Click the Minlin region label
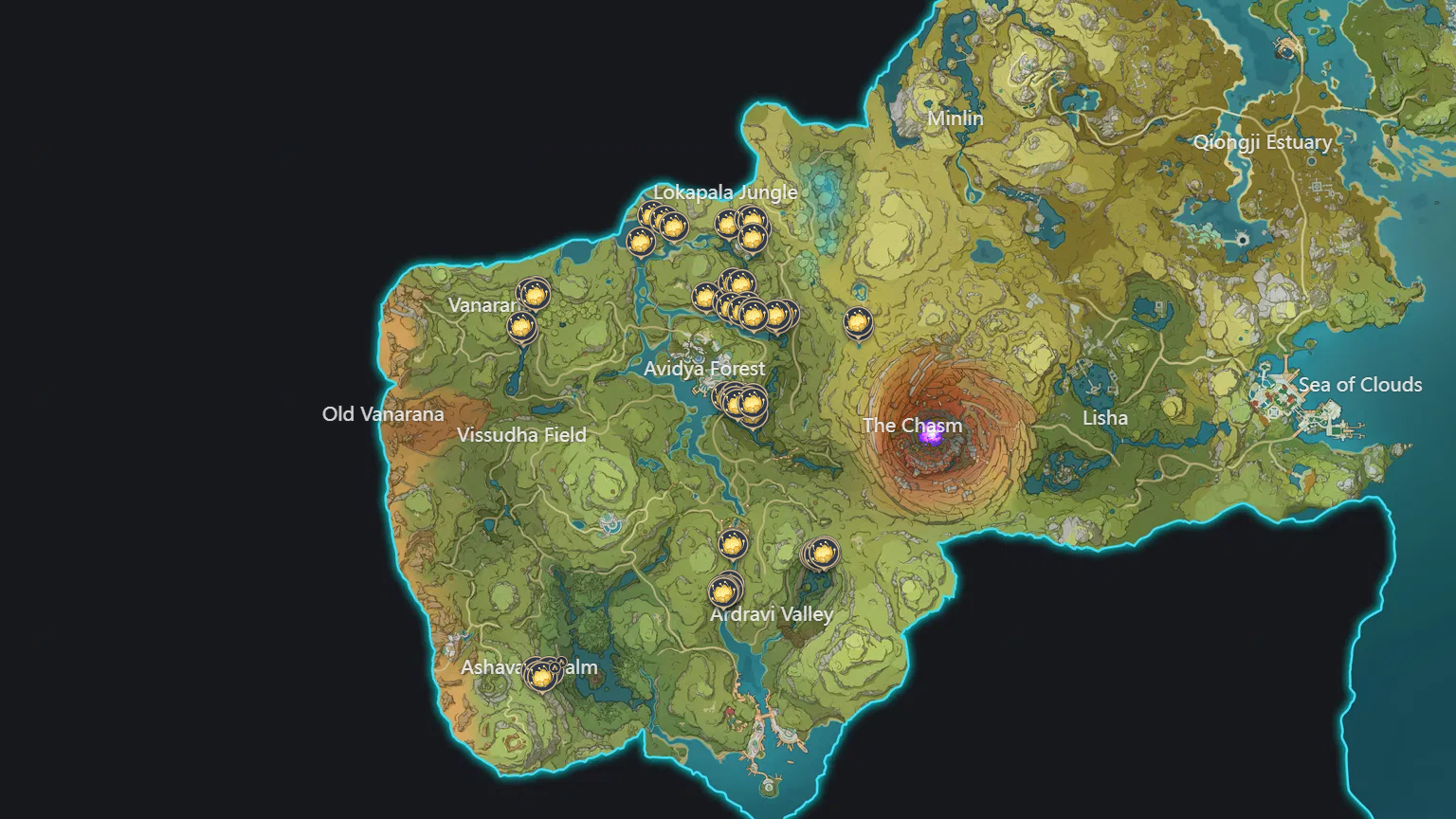Image resolution: width=1456 pixels, height=819 pixels. pyautogui.click(x=955, y=118)
